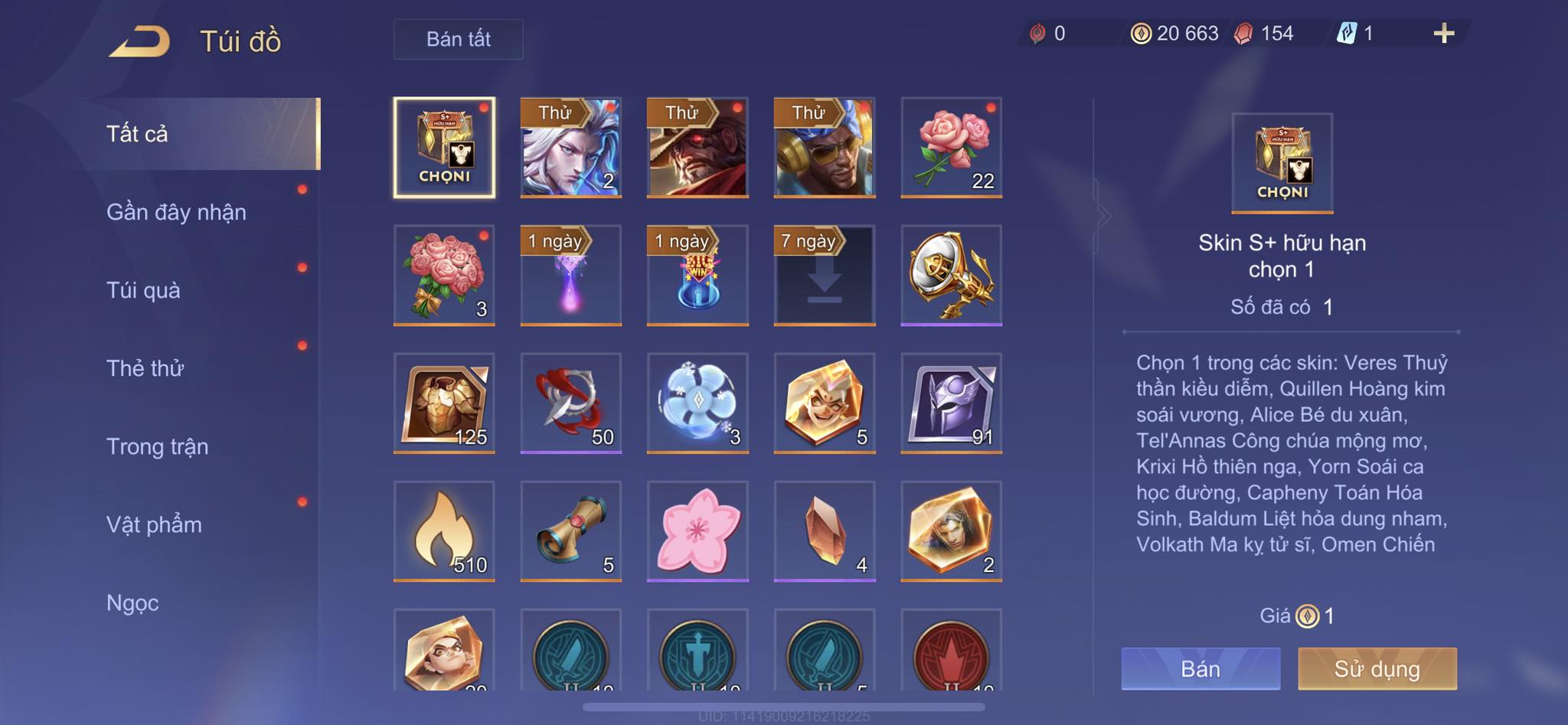Select the single roses item with 22

point(951,148)
